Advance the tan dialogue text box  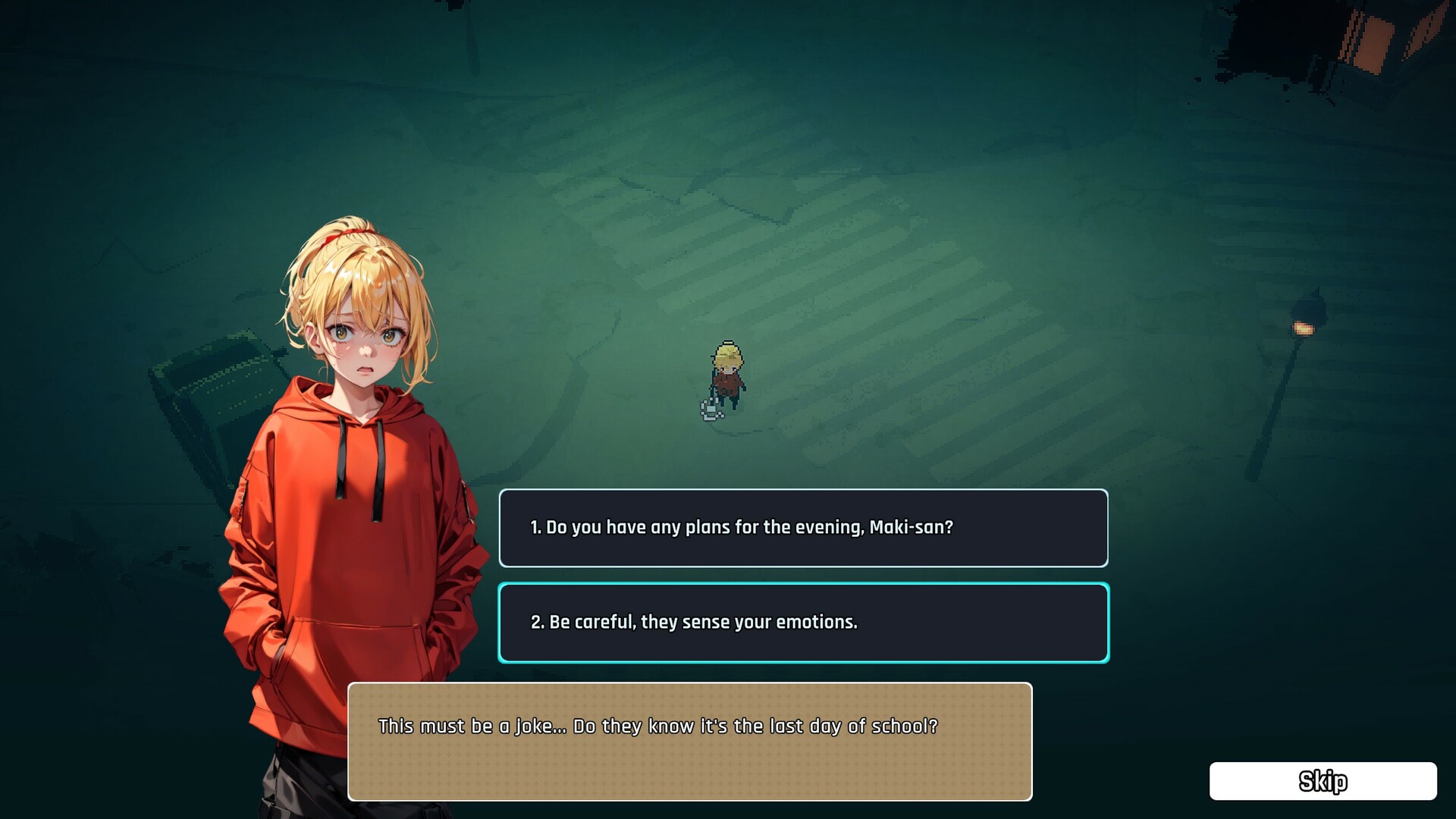tap(689, 741)
